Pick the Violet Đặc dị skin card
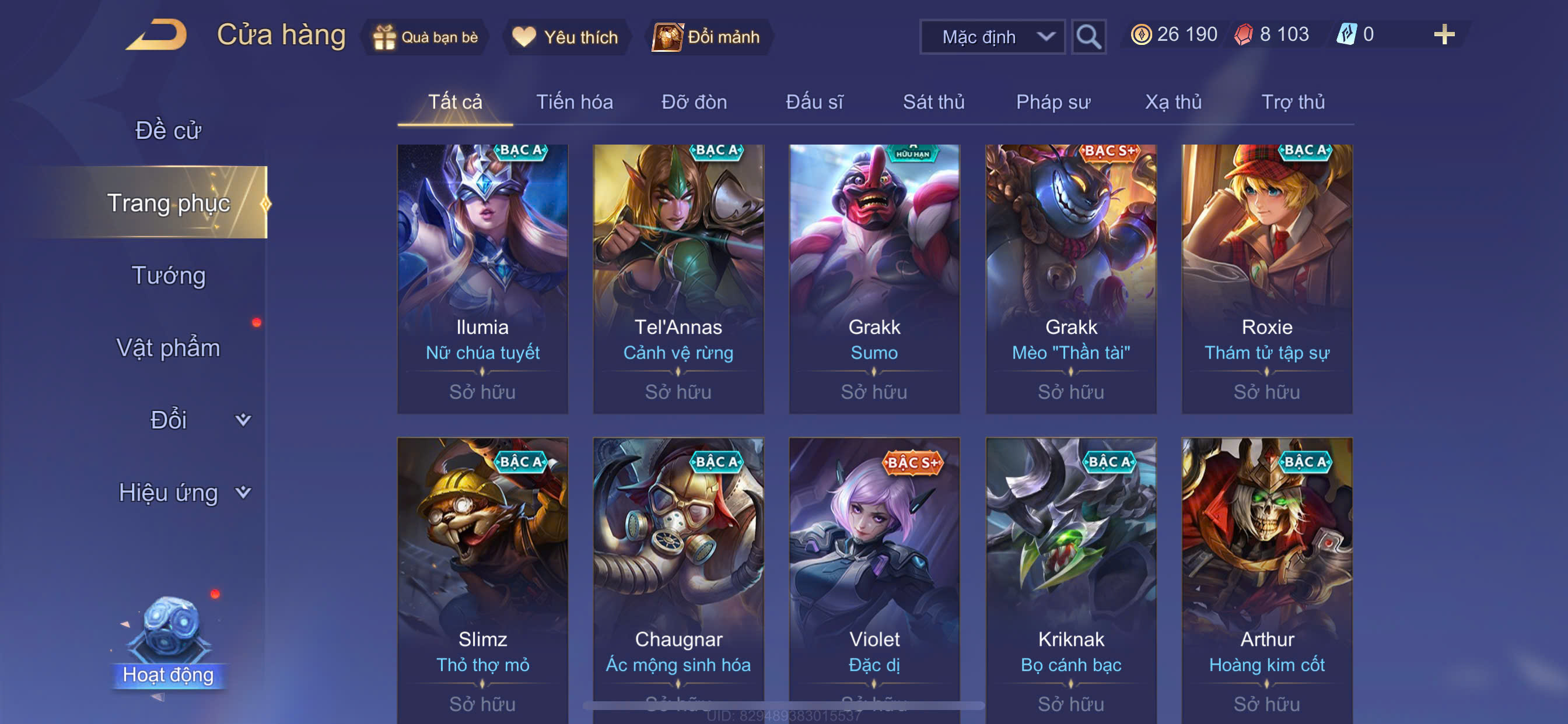This screenshot has width=1568, height=724. click(x=874, y=578)
